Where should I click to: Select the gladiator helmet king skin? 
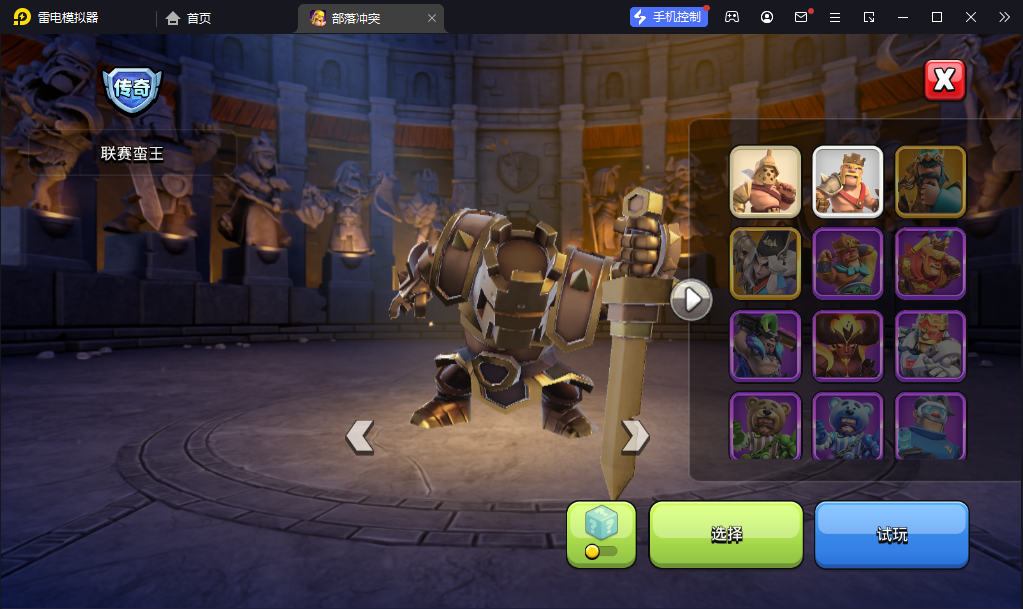coord(765,181)
